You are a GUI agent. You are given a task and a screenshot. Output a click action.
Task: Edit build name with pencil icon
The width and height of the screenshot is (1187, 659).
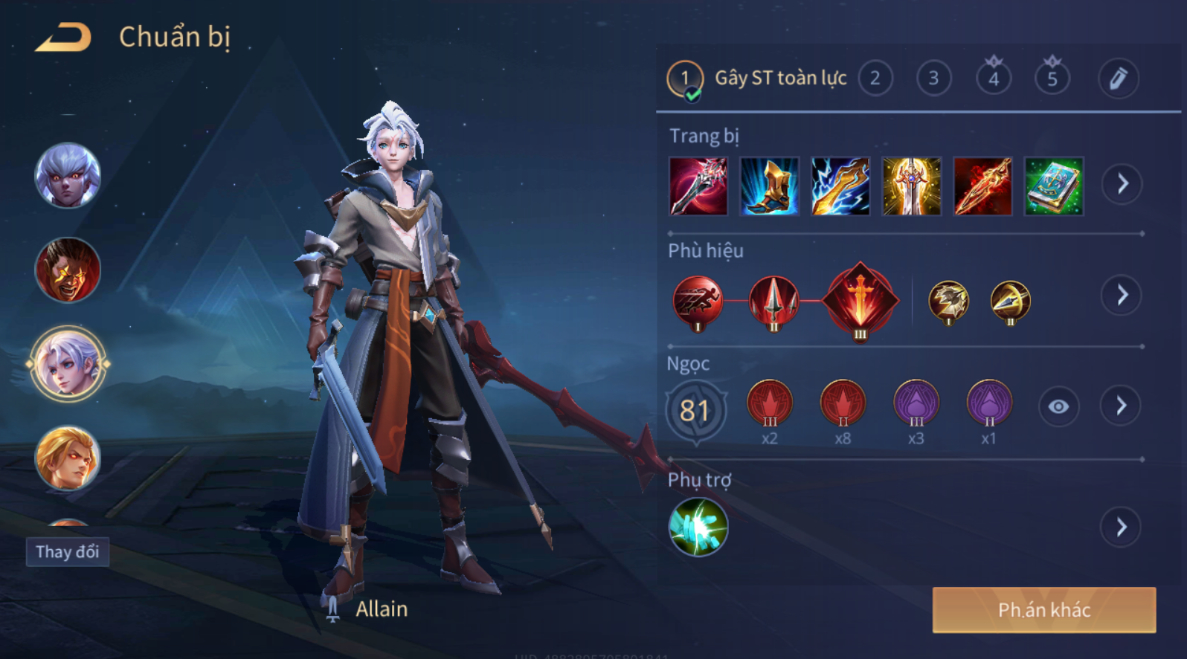[1118, 78]
